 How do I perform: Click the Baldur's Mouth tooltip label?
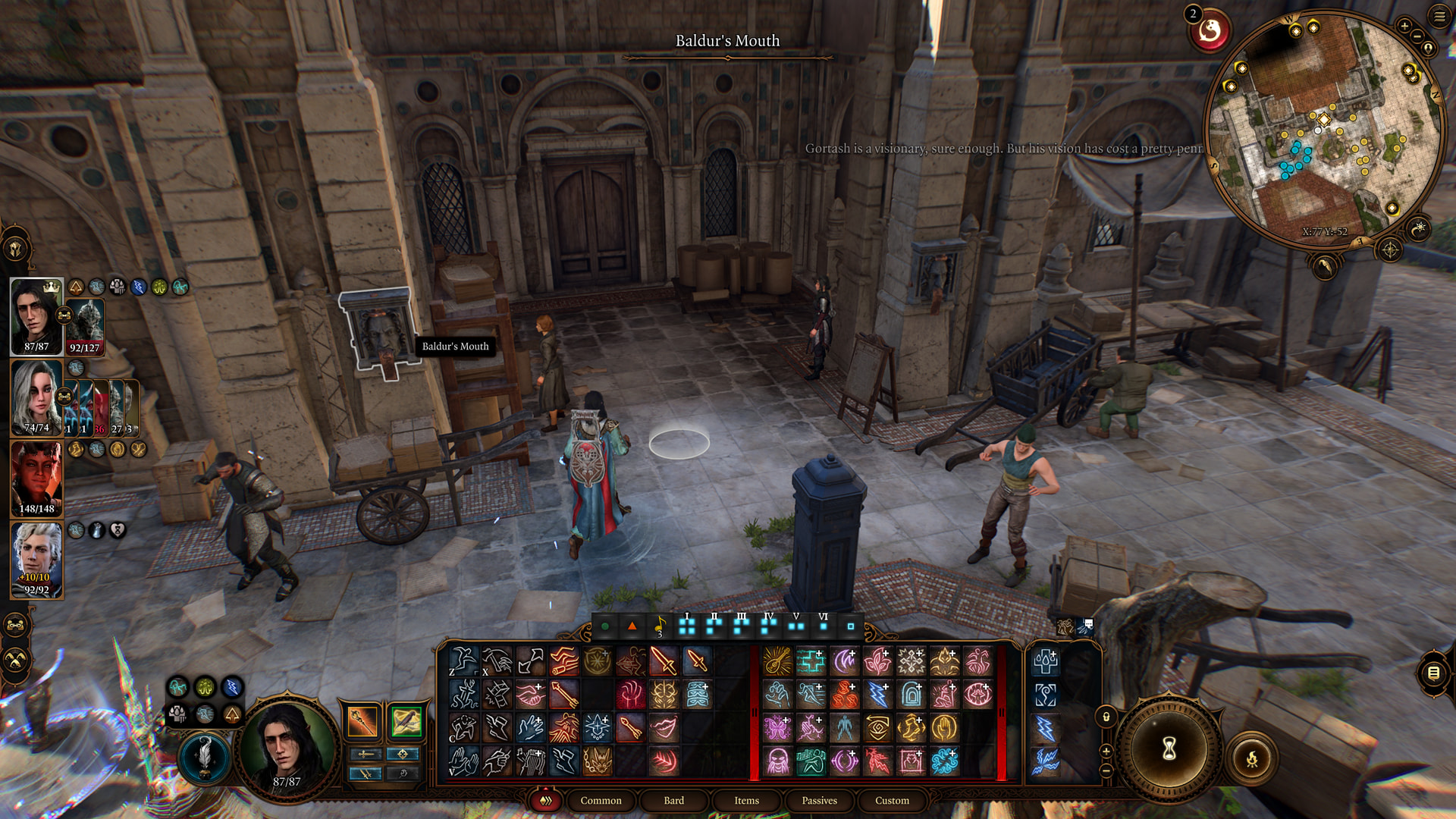click(x=455, y=347)
